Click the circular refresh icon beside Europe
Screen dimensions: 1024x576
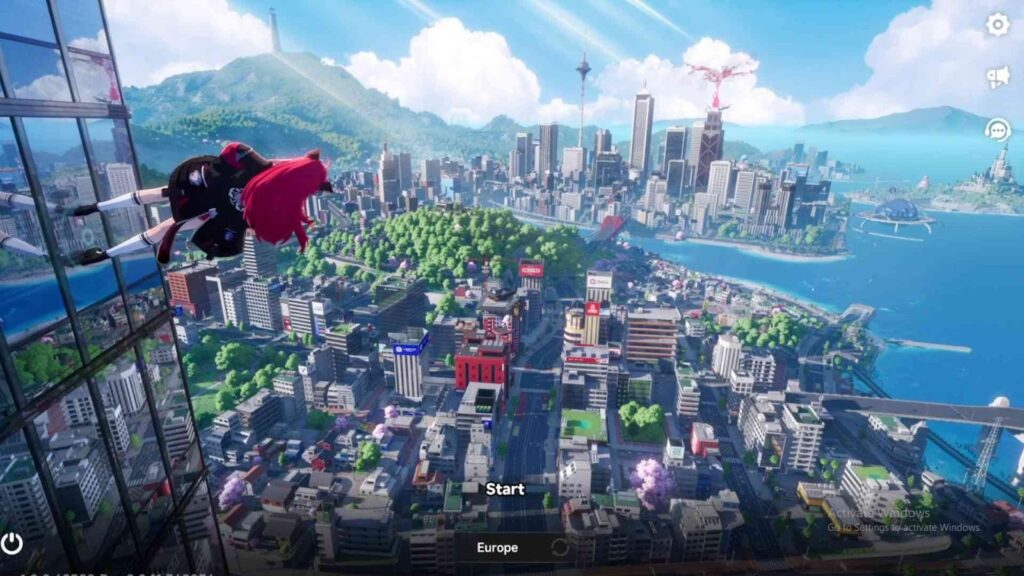pyautogui.click(x=560, y=547)
